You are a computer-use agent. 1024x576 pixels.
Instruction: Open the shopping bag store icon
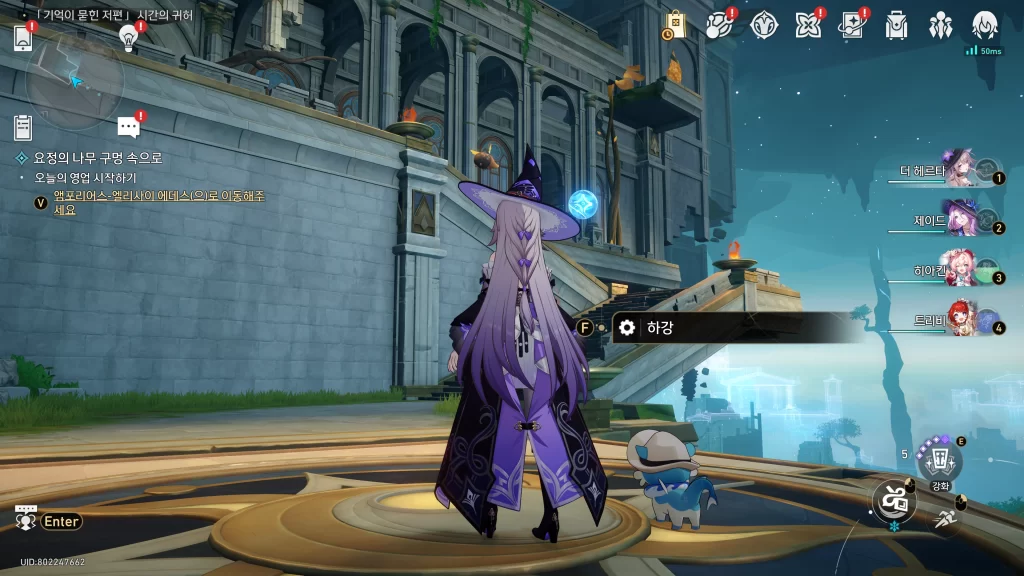(675, 26)
